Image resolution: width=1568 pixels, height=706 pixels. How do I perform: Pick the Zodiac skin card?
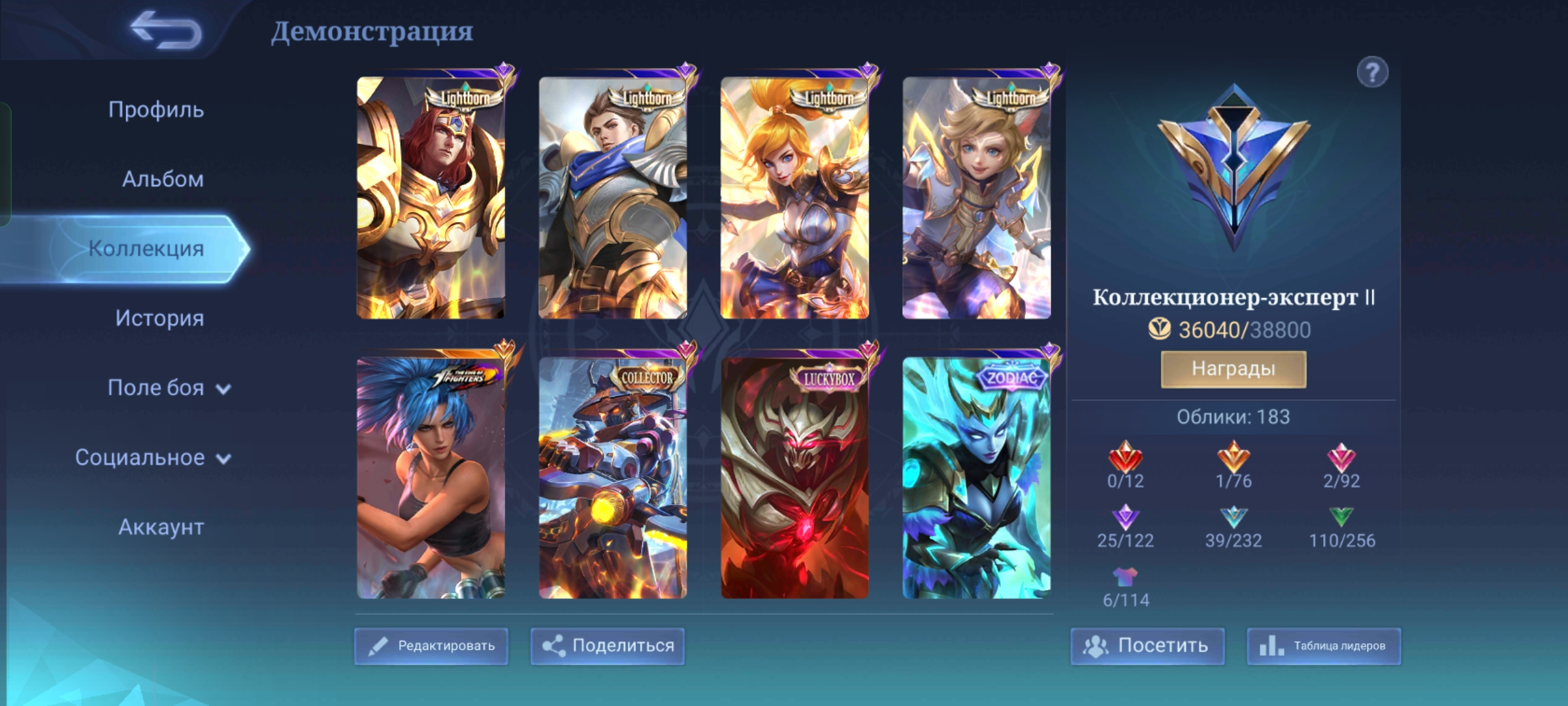pos(977,477)
